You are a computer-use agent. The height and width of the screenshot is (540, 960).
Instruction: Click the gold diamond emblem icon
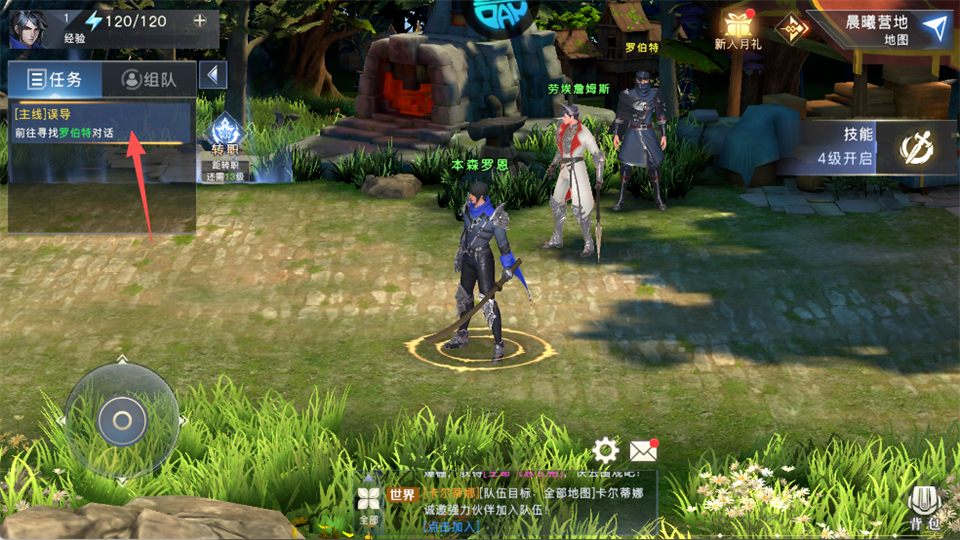pos(791,28)
